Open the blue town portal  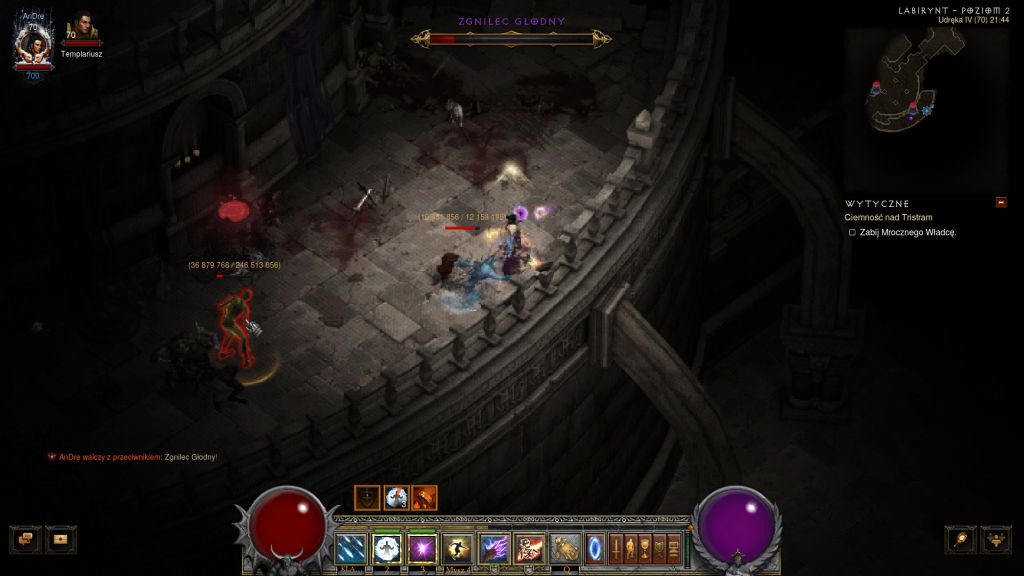[x=595, y=548]
